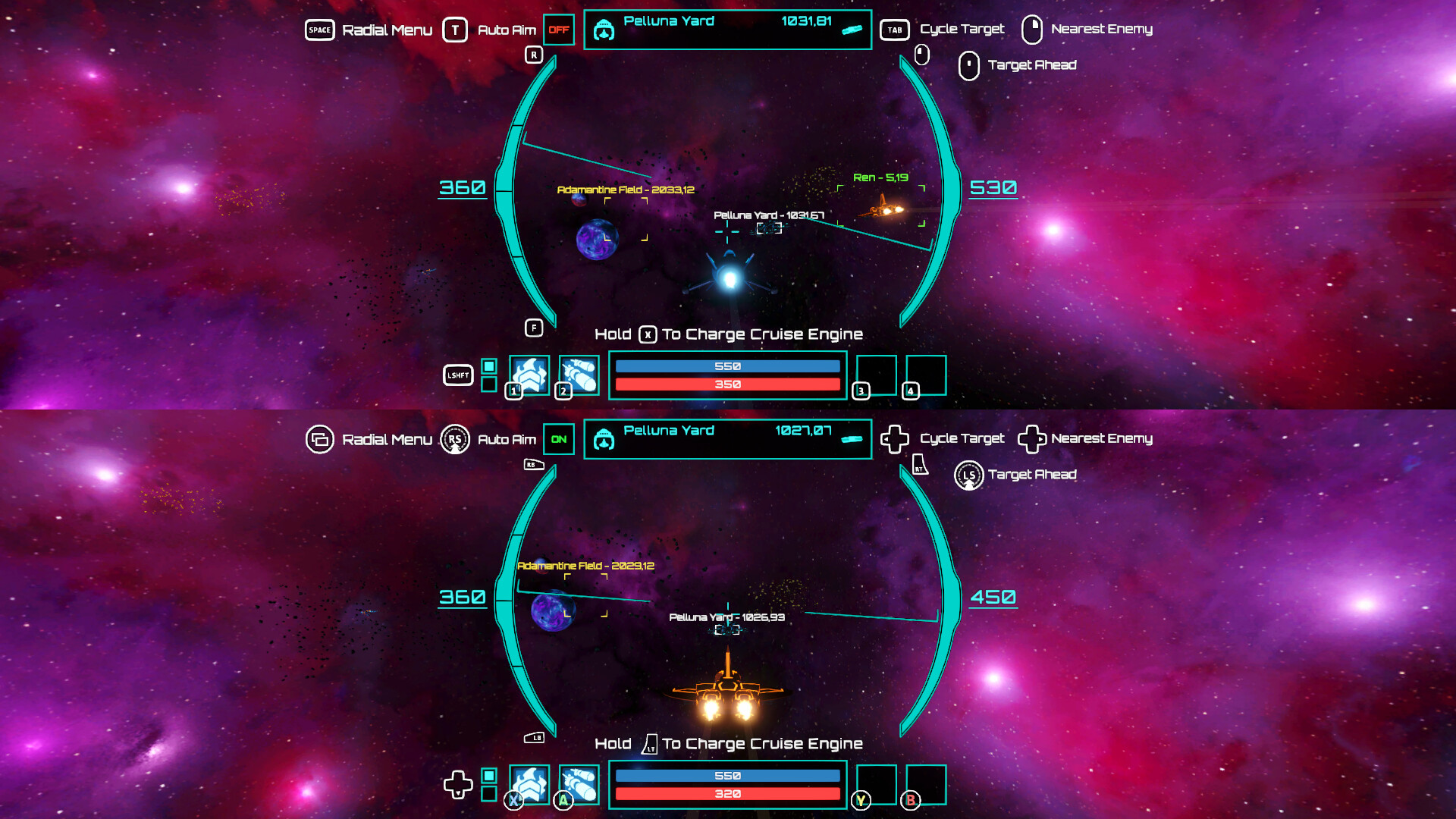This screenshot has height=819, width=1456.
Task: Click player one's red hull bar
Action: pos(728,385)
